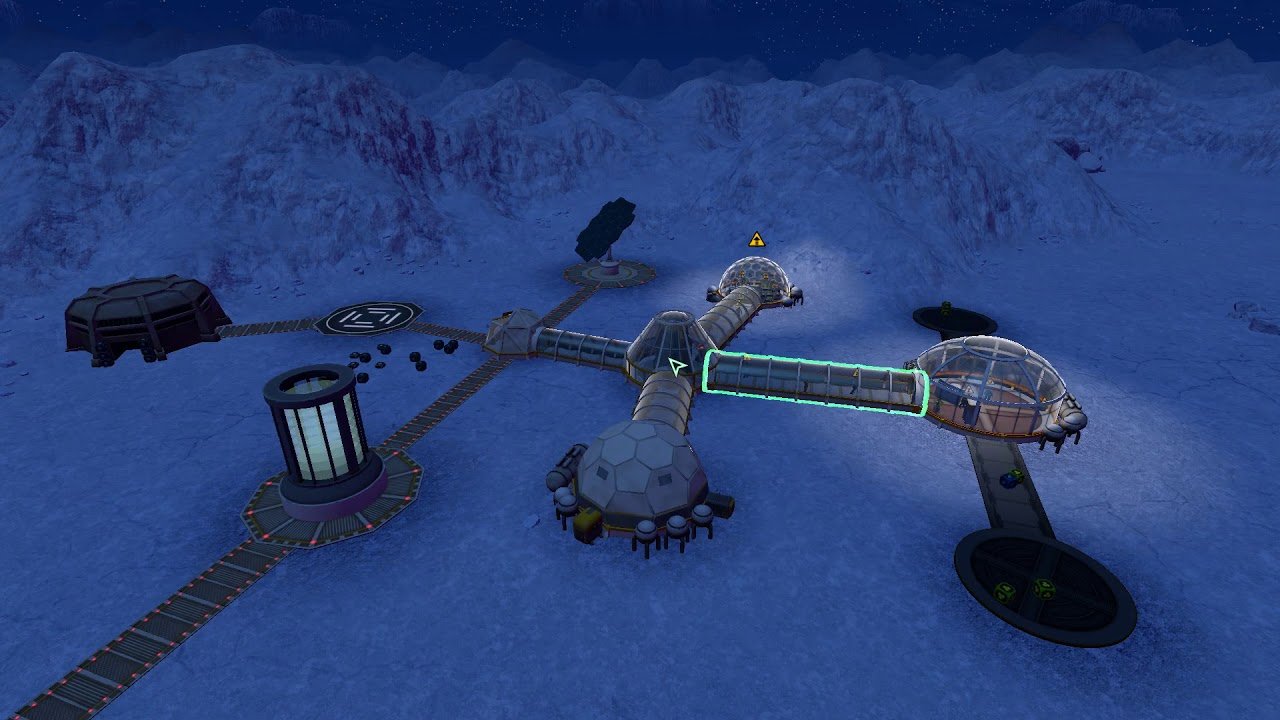Select the green-outlined corridor segment
This screenshot has height=720, width=1280.
coord(815,383)
